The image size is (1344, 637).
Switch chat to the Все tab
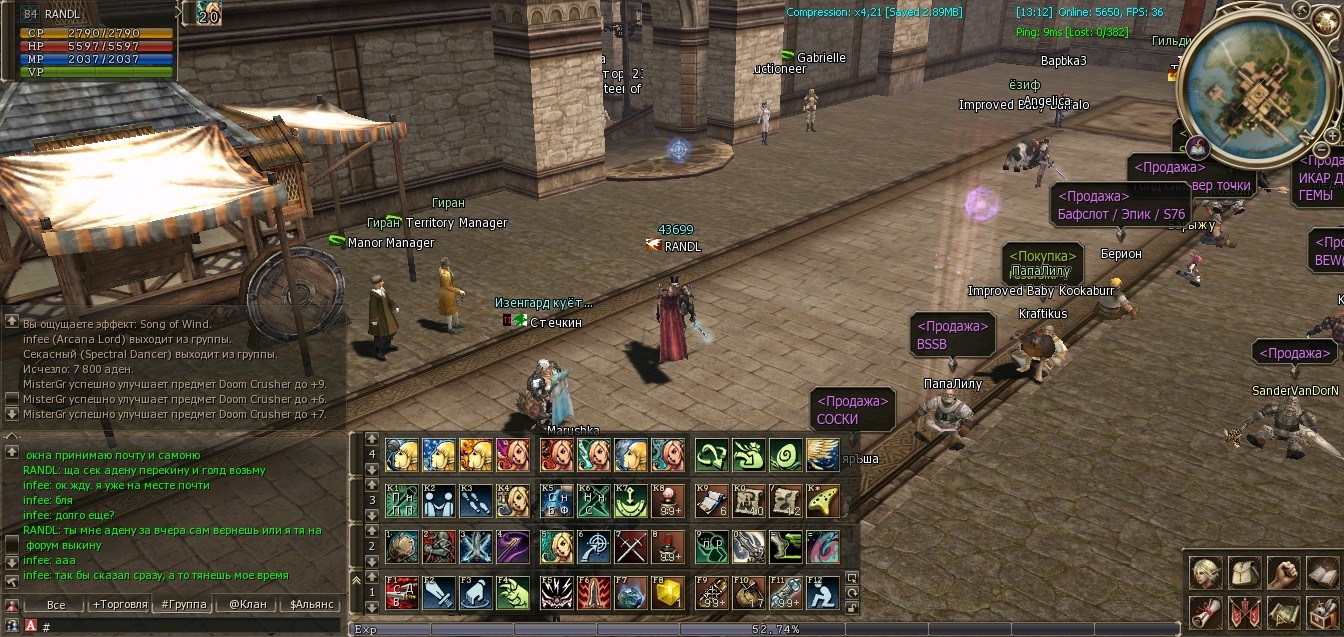[56, 605]
